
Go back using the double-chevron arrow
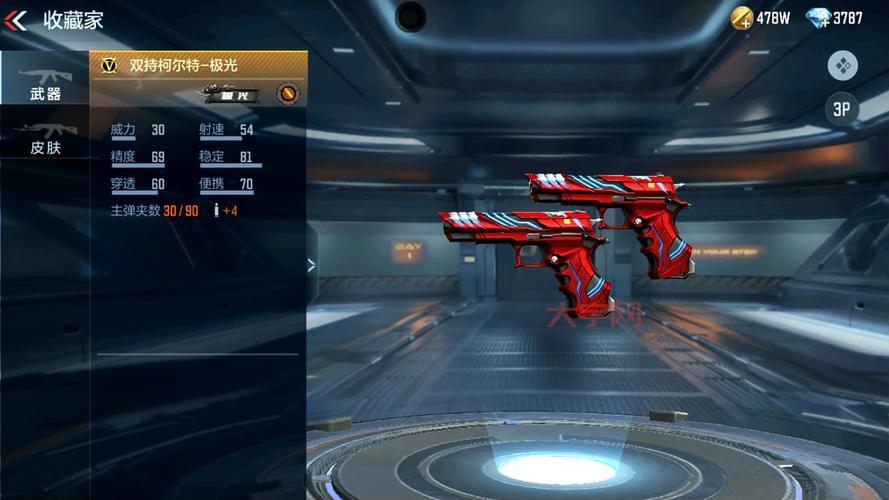[x=16, y=20]
